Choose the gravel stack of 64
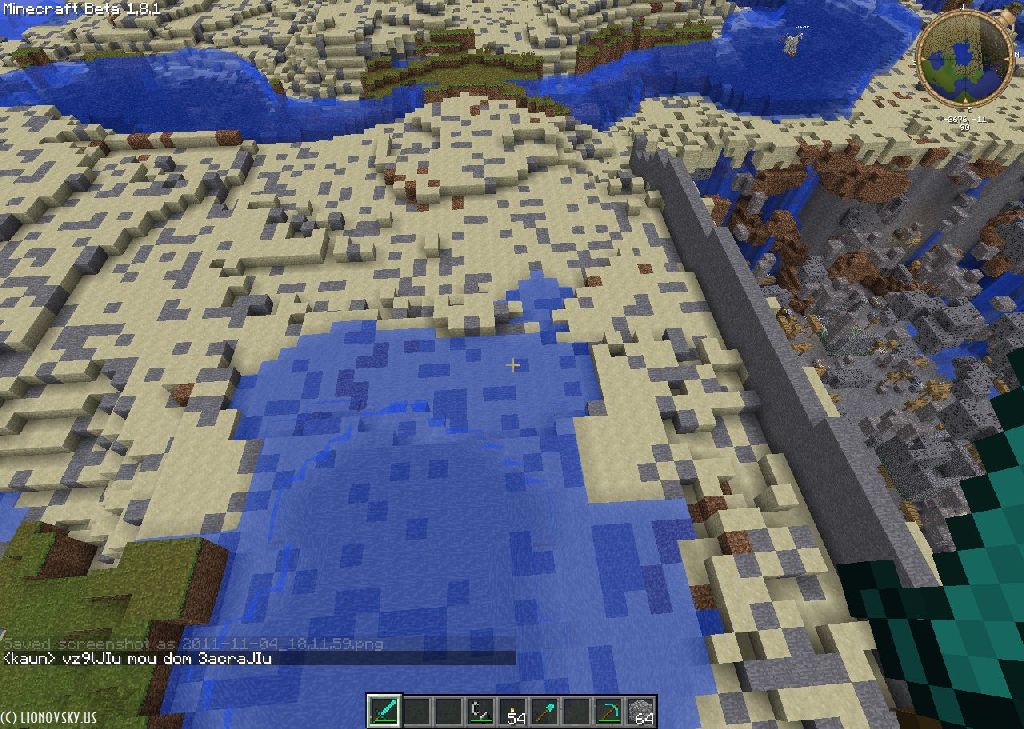1024x729 pixels. click(641, 711)
